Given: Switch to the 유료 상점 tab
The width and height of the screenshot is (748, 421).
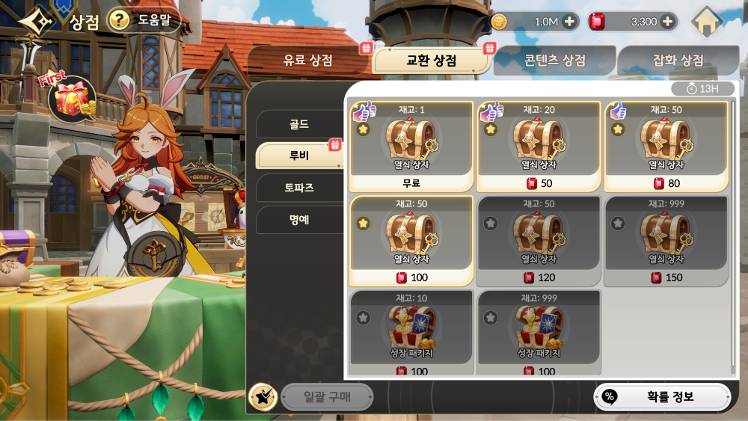Looking at the screenshot, I should coord(307,60).
